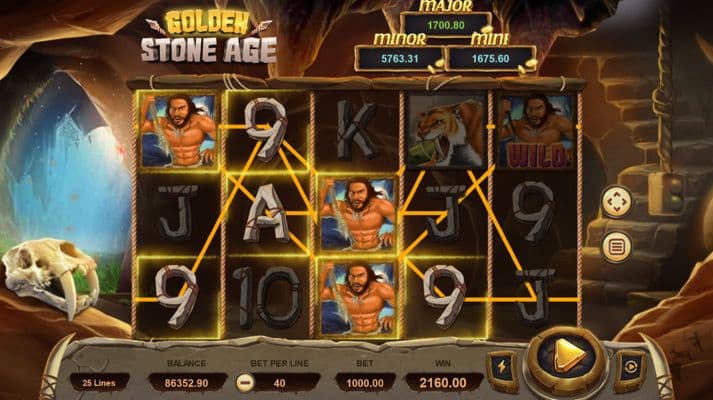Screen dimensions: 713x400
Task: Open autoplay with the circular arrow button
Action: coord(630,368)
